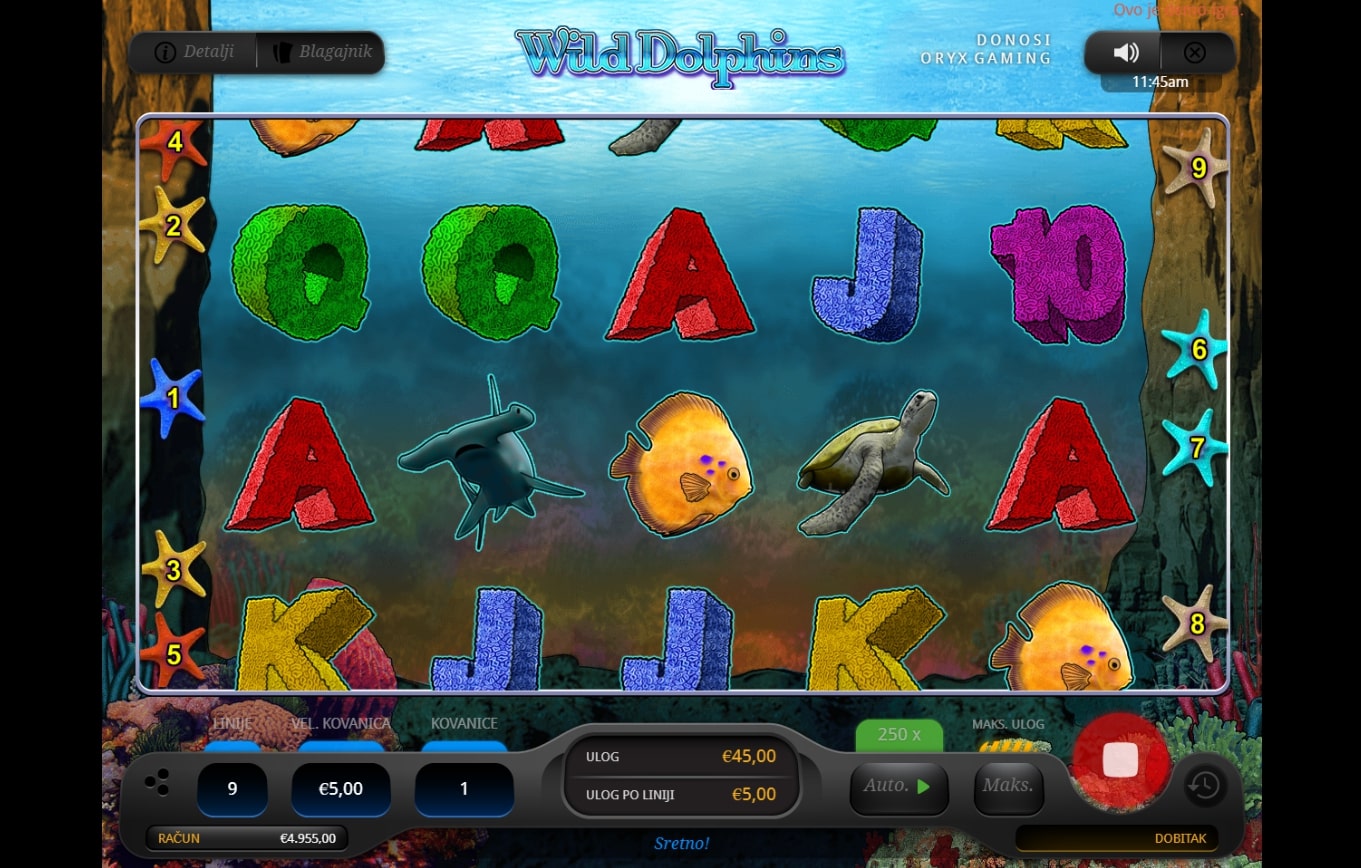The height and width of the screenshot is (868, 1361).
Task: Open the Detalji info panel
Action: coord(195,52)
